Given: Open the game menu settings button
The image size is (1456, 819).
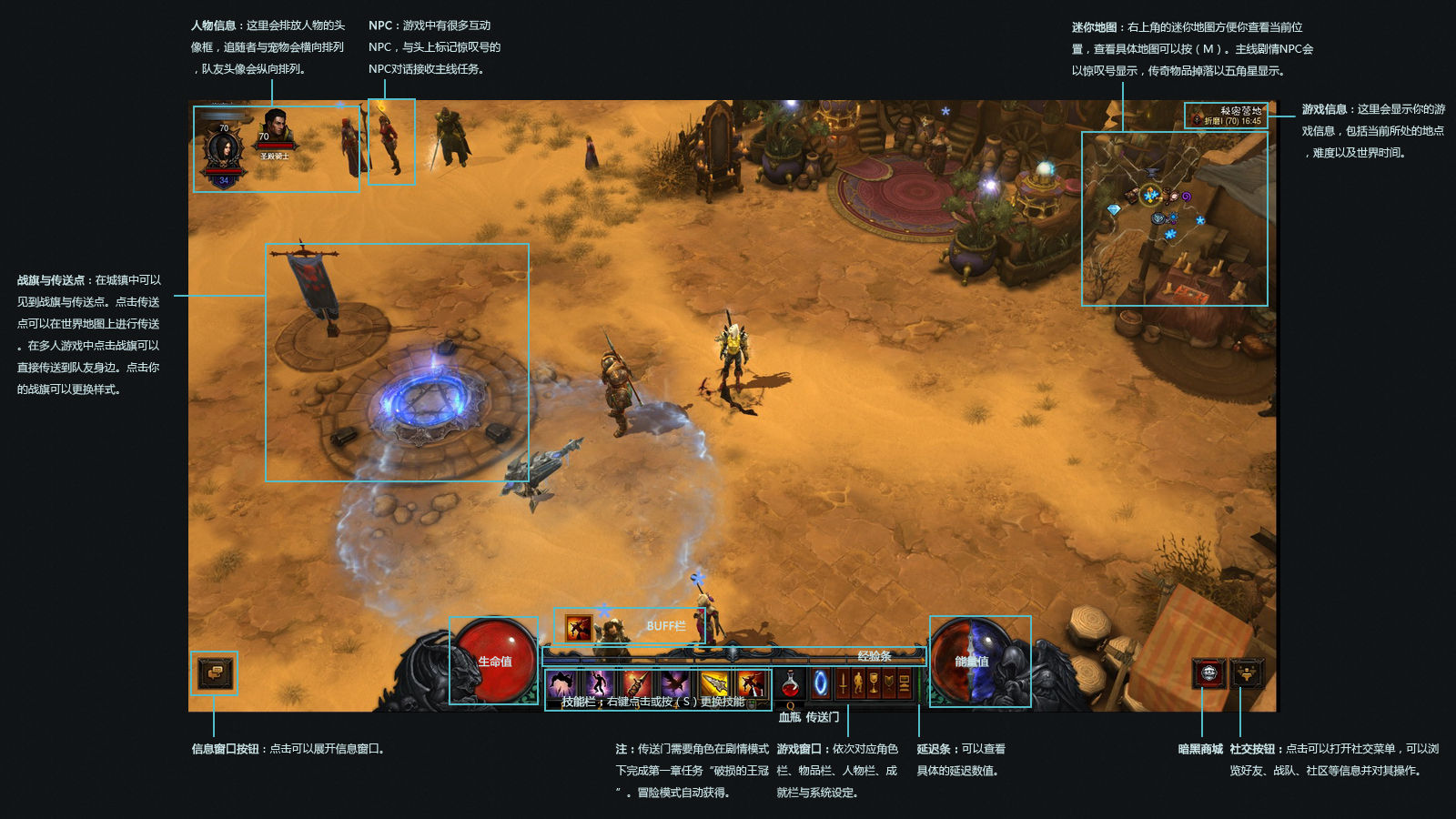Looking at the screenshot, I should coord(905,683).
